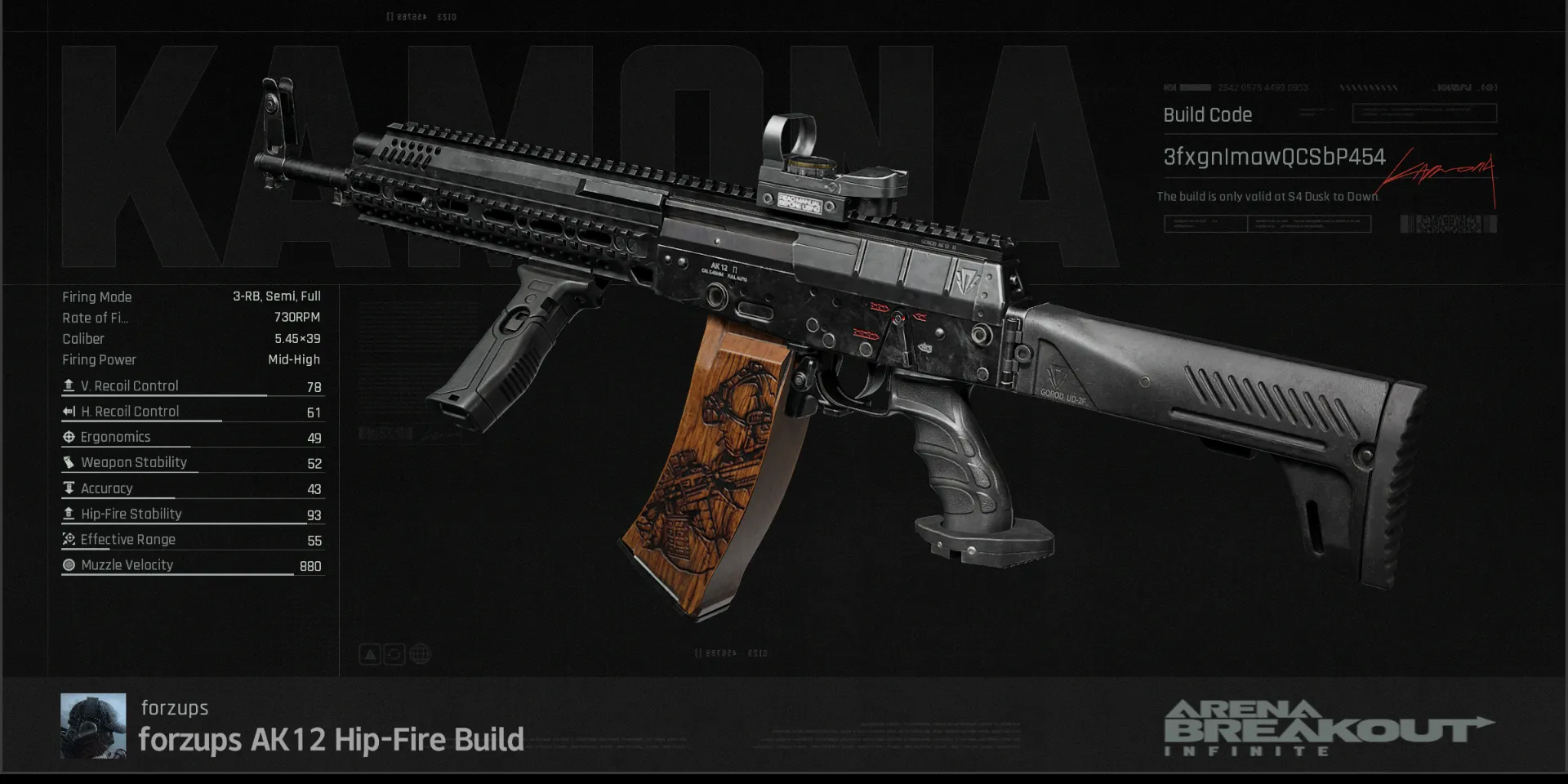
Task: Click the Weapon Stability icon
Action: click(x=69, y=461)
